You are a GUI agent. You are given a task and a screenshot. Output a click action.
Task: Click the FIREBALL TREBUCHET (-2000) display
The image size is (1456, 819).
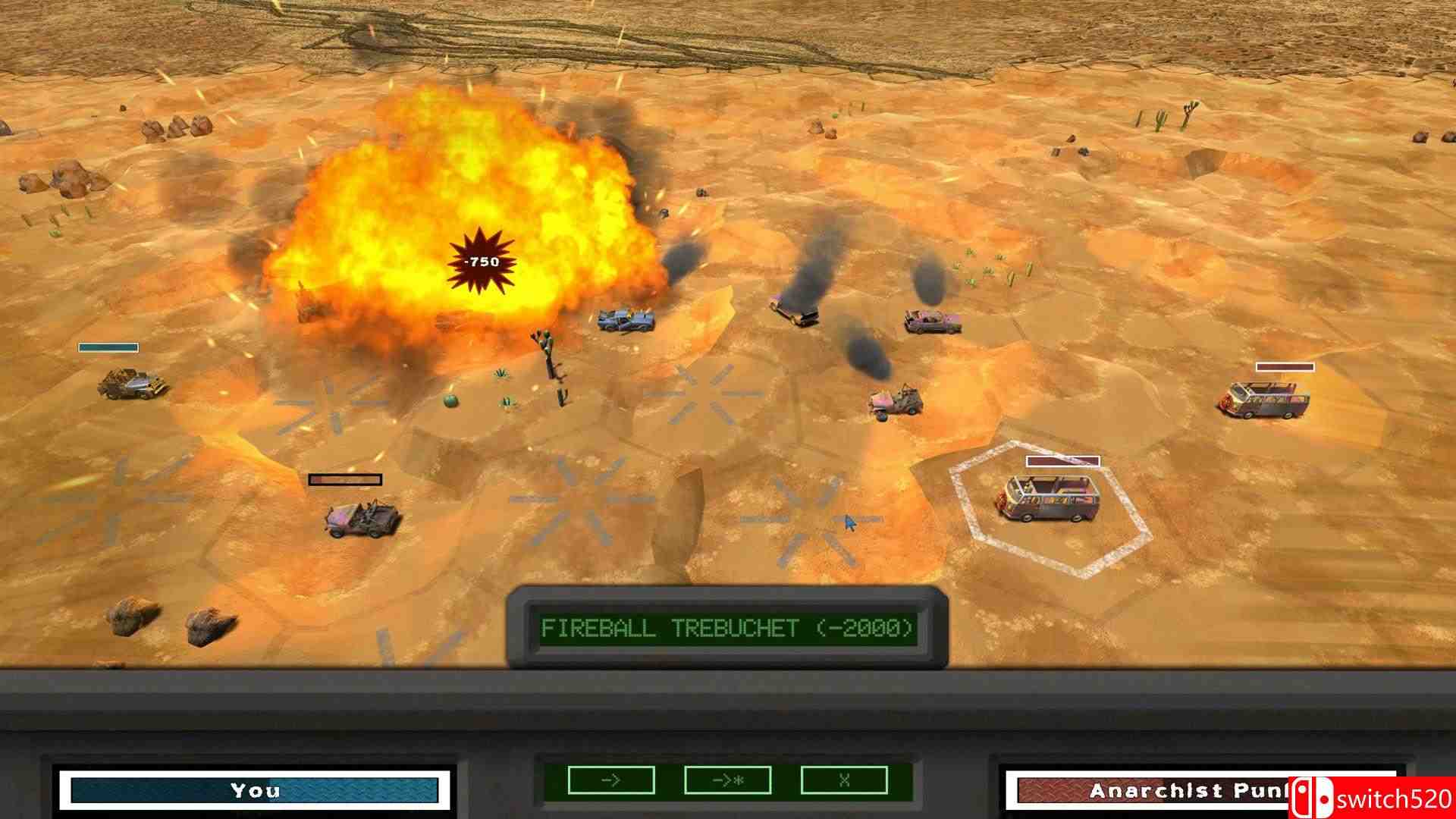(728, 628)
